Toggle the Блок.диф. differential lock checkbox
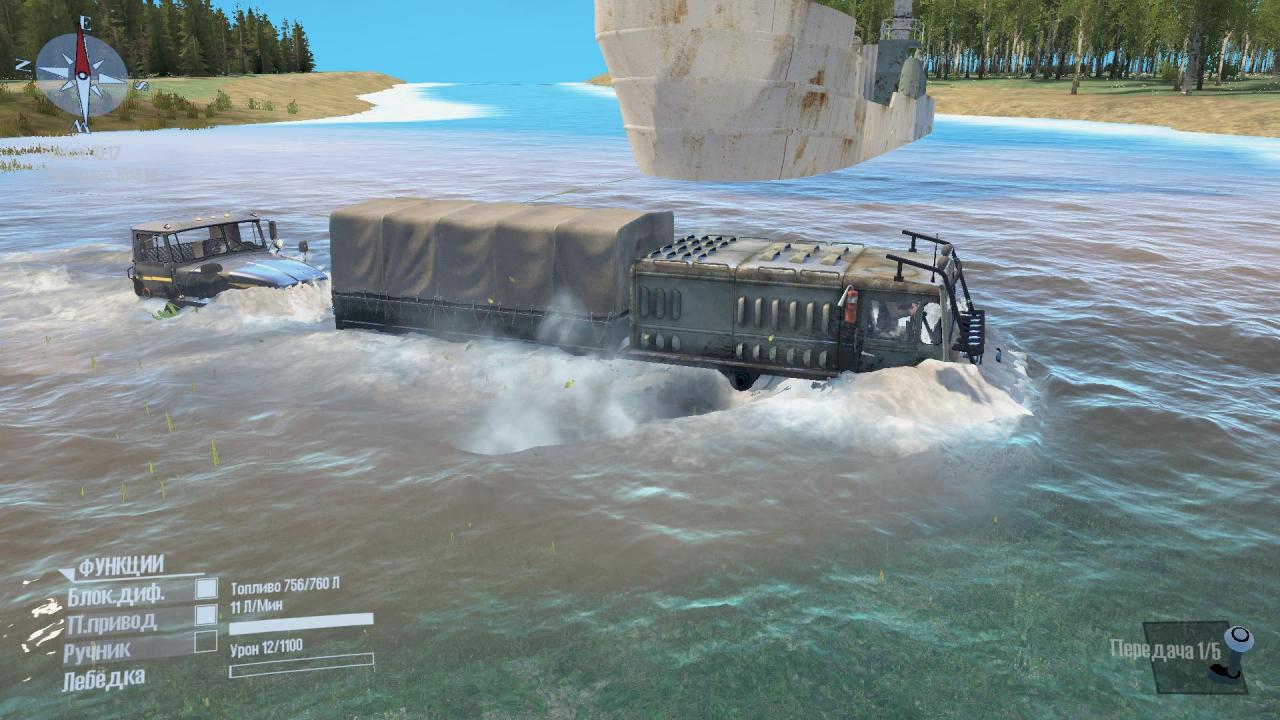This screenshot has height=720, width=1280. (206, 589)
